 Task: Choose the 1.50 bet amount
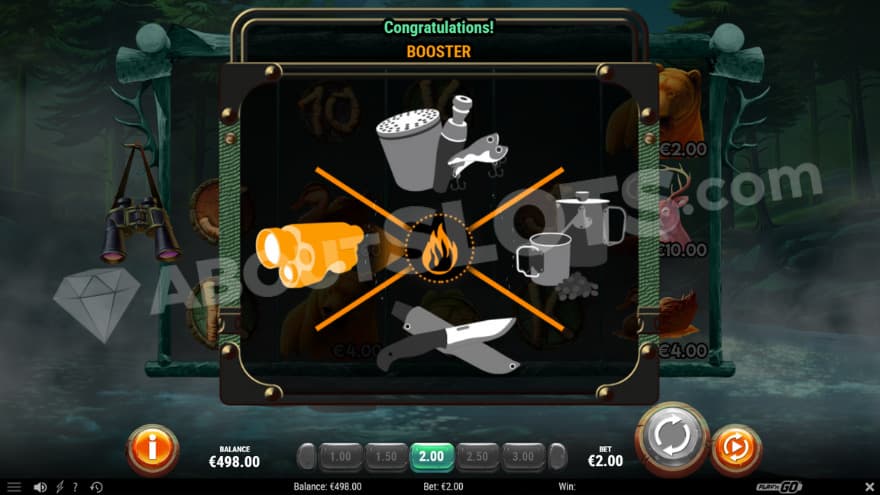(386, 457)
